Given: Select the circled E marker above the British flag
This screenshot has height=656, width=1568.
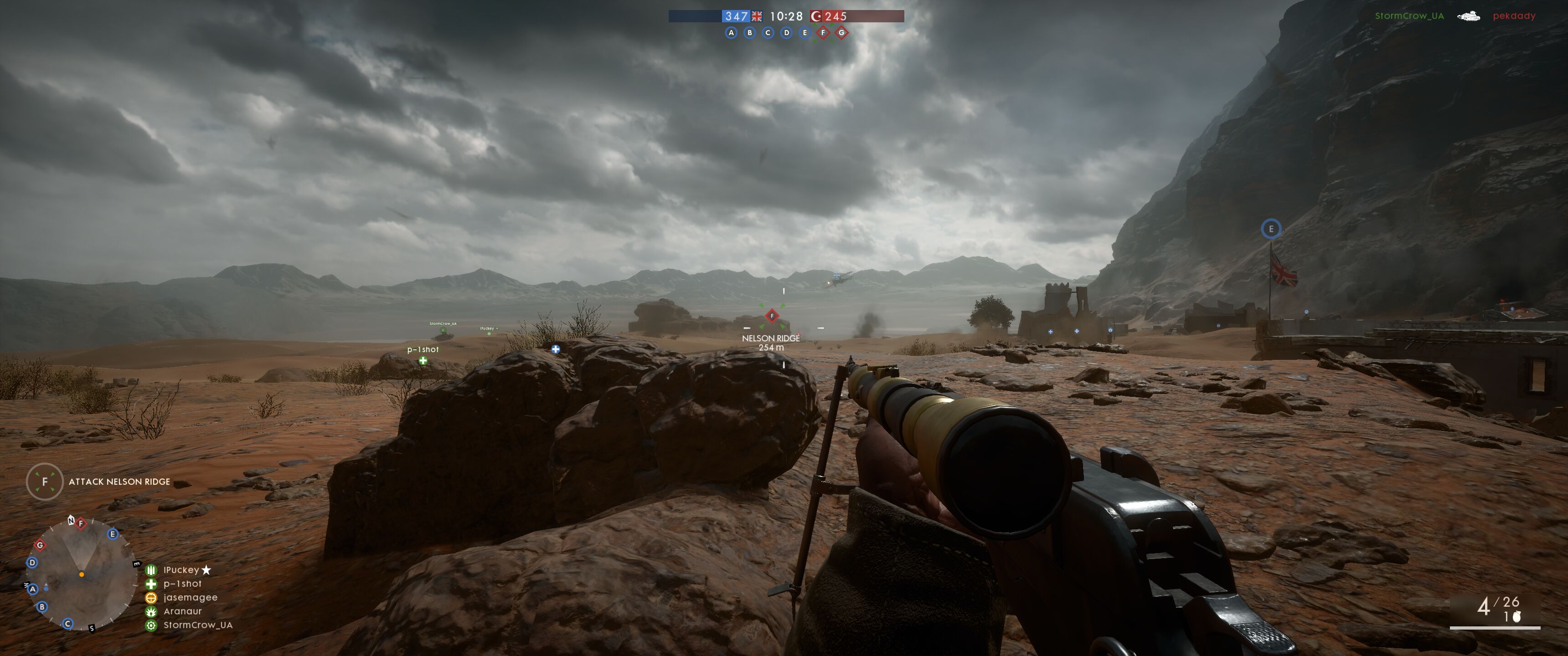Looking at the screenshot, I should click(x=1270, y=229).
